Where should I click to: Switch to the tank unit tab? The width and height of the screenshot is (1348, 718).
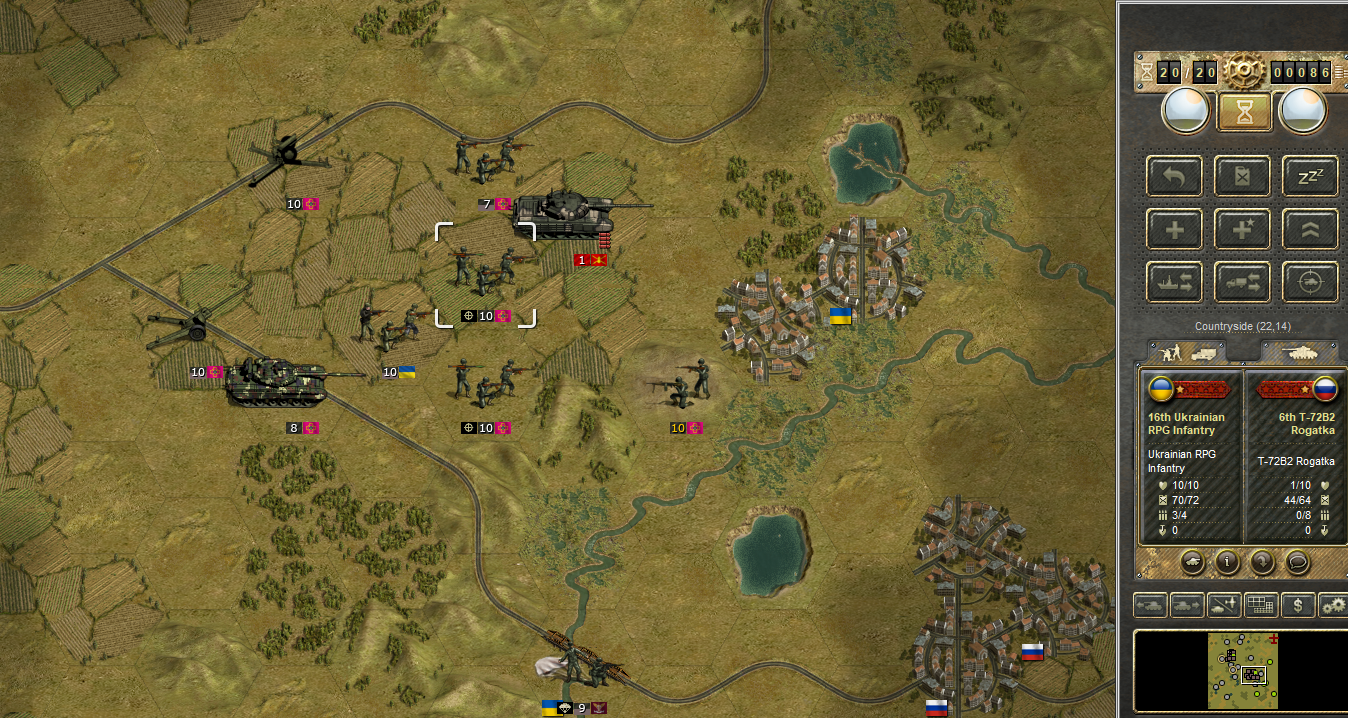(x=1297, y=352)
